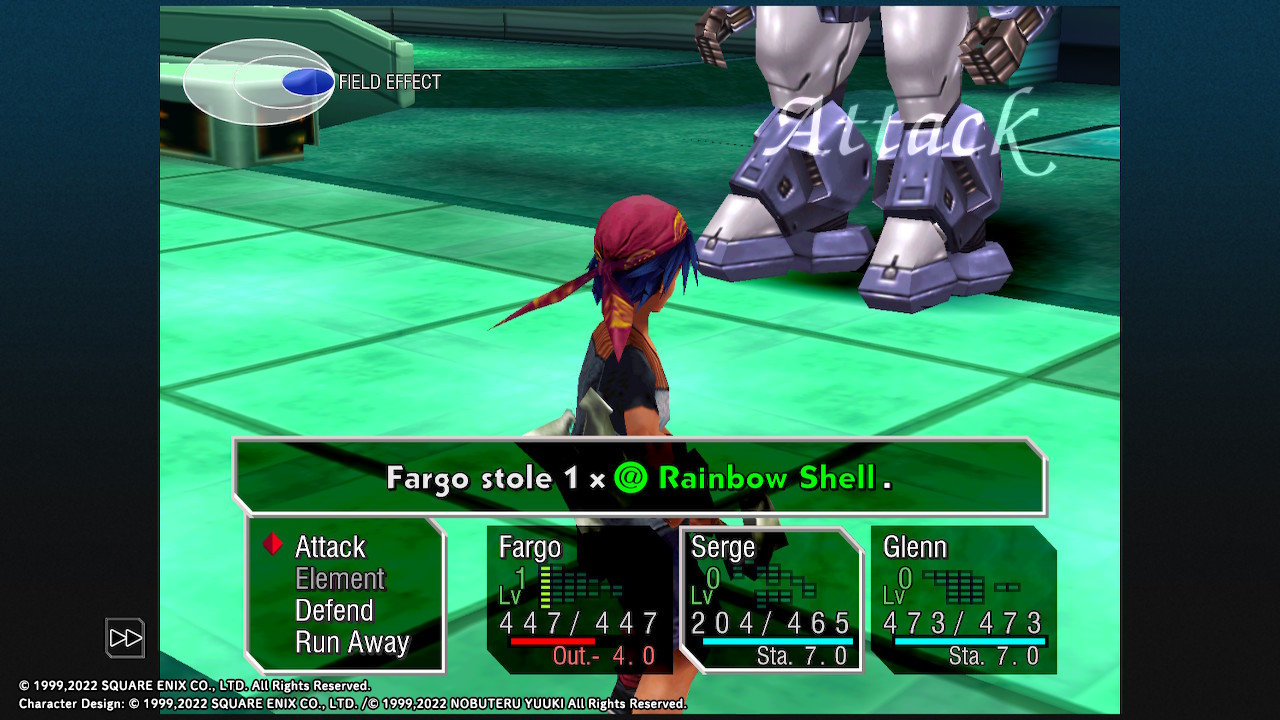The height and width of the screenshot is (720, 1280).
Task: Choose the Element command
Action: [340, 579]
